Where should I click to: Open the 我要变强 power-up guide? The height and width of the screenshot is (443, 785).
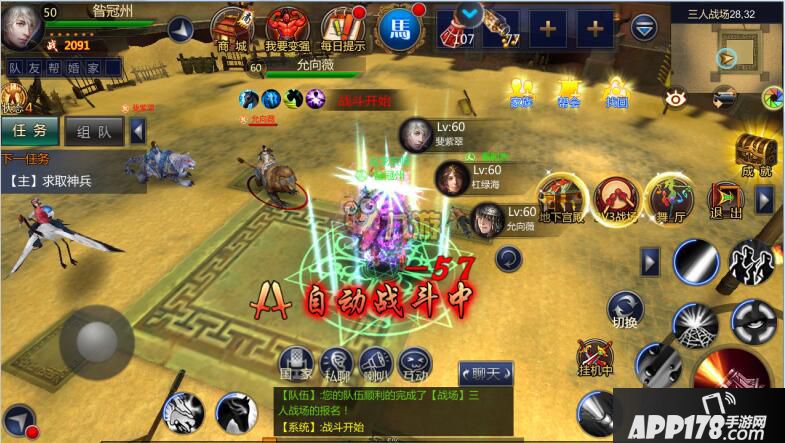[288, 27]
